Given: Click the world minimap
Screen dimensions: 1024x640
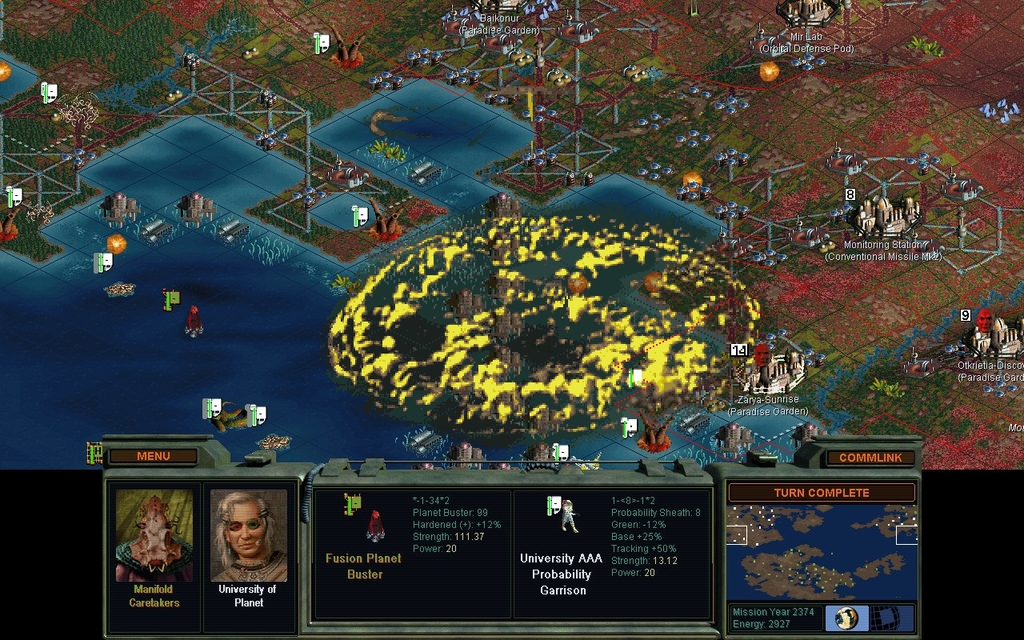Looking at the screenshot, I should [x=820, y=551].
